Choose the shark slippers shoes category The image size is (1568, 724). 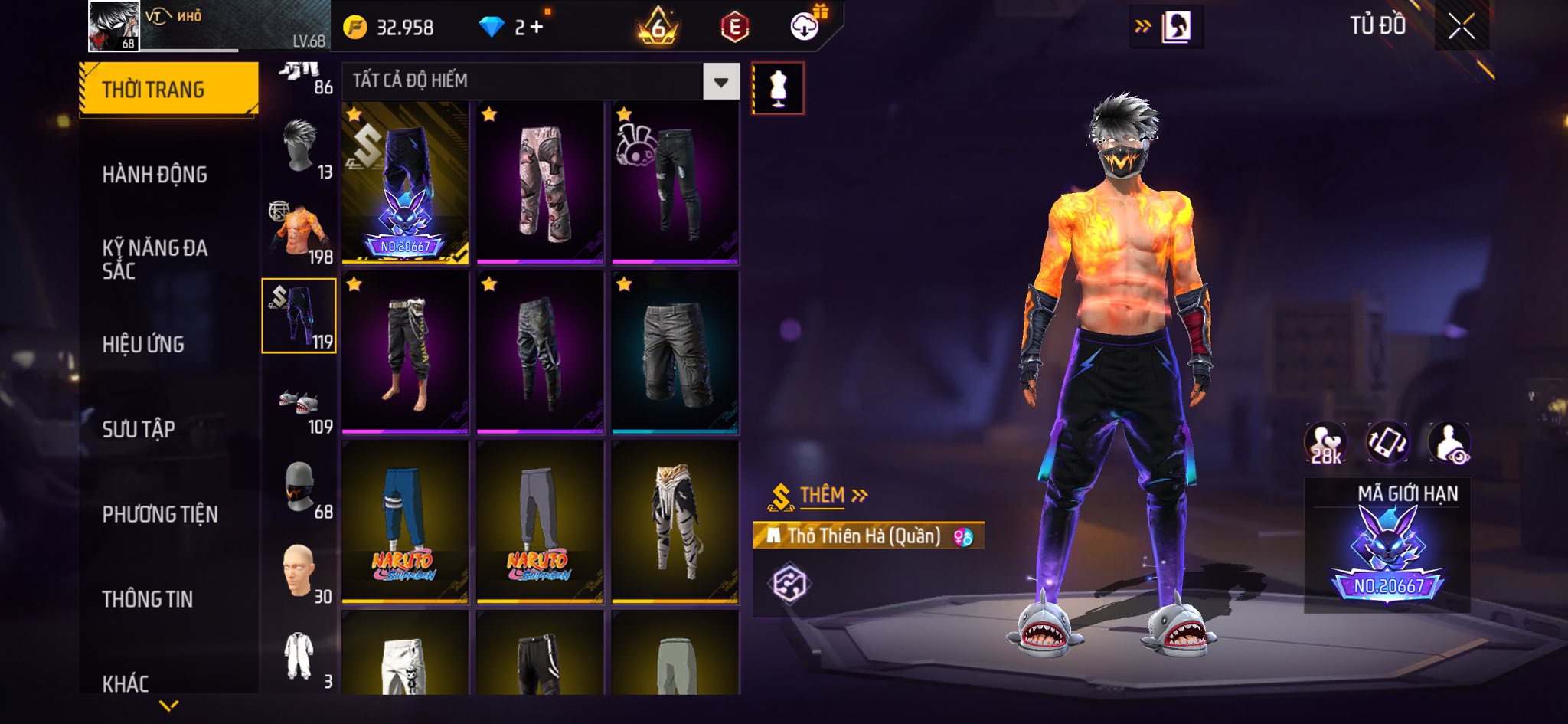[x=300, y=404]
